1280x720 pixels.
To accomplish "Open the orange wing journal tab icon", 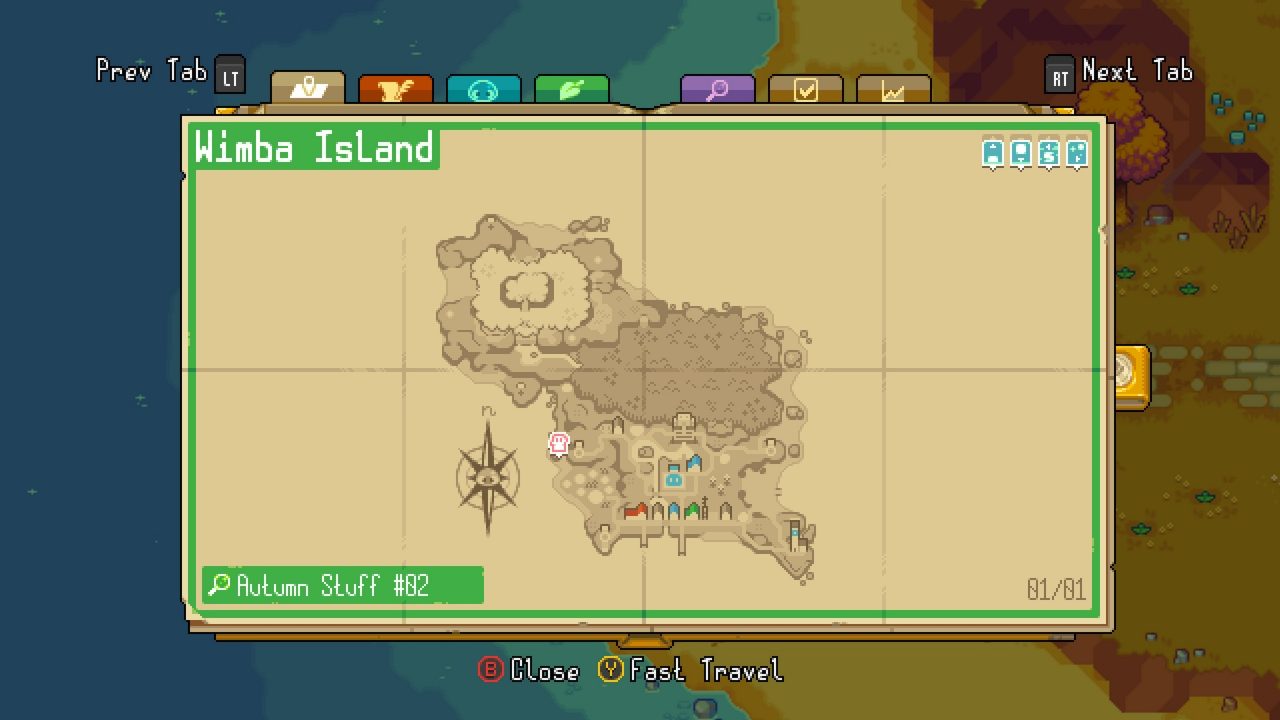I will tap(397, 88).
